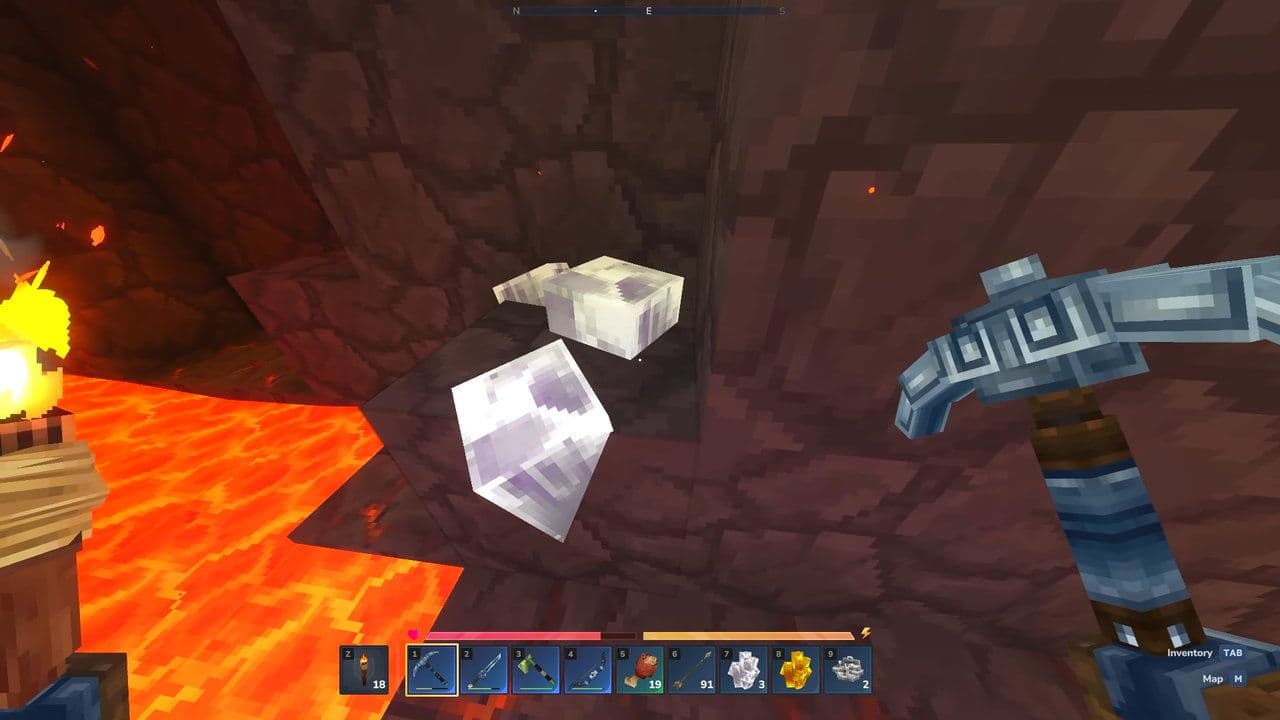Select the torch slot with 18 torches
The width and height of the screenshot is (1280, 720).
click(x=364, y=670)
